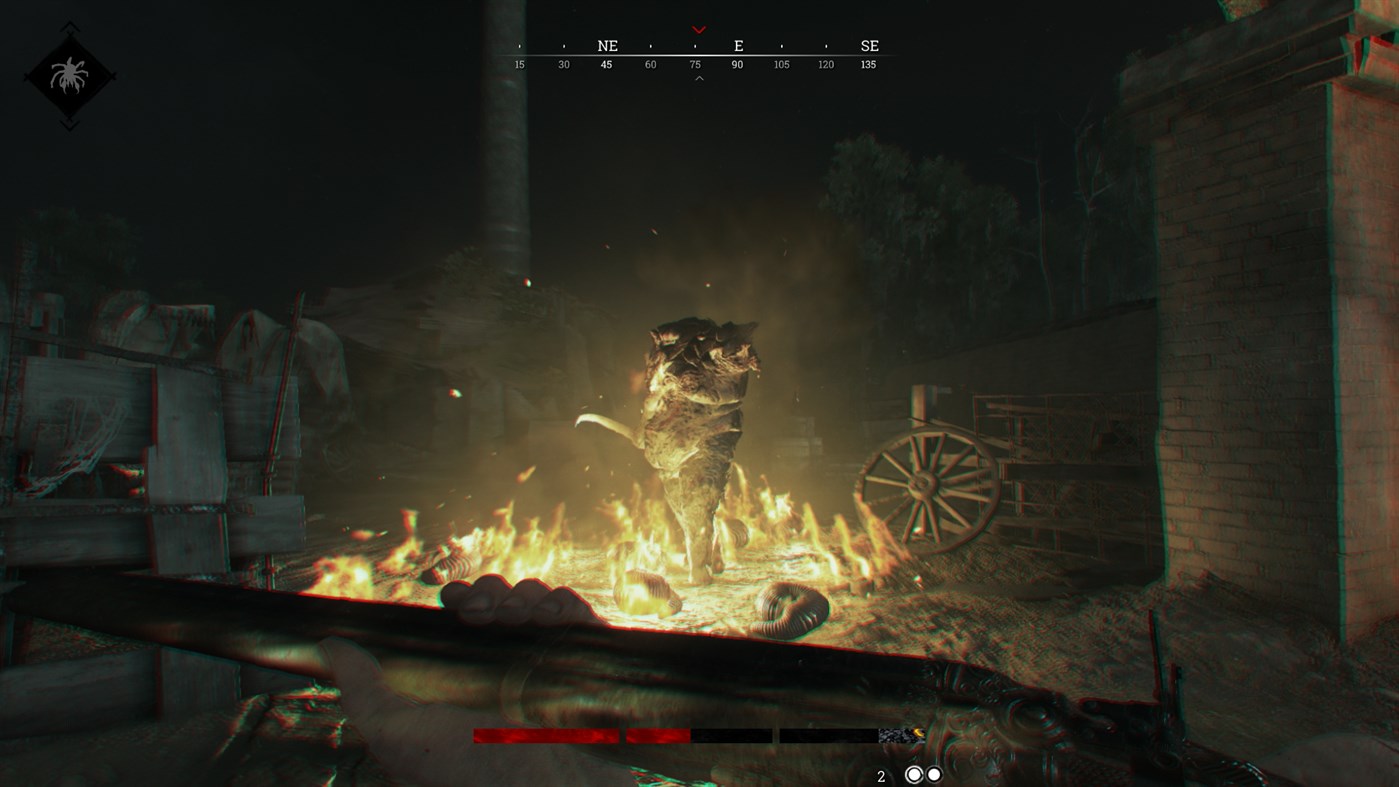Select the SE heading on the compass

868,45
